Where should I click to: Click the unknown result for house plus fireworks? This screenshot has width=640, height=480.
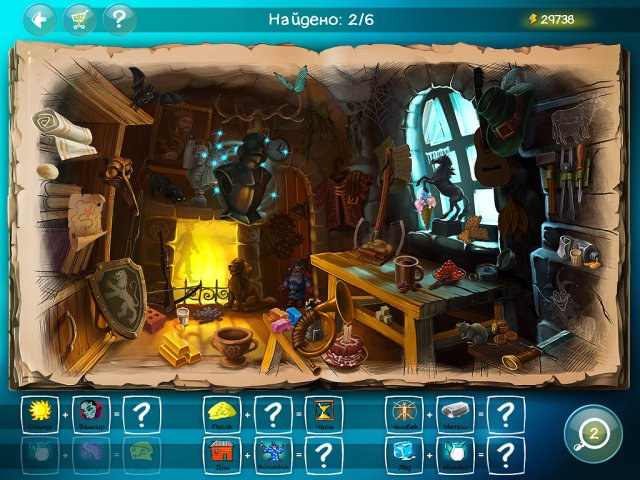coord(323,454)
